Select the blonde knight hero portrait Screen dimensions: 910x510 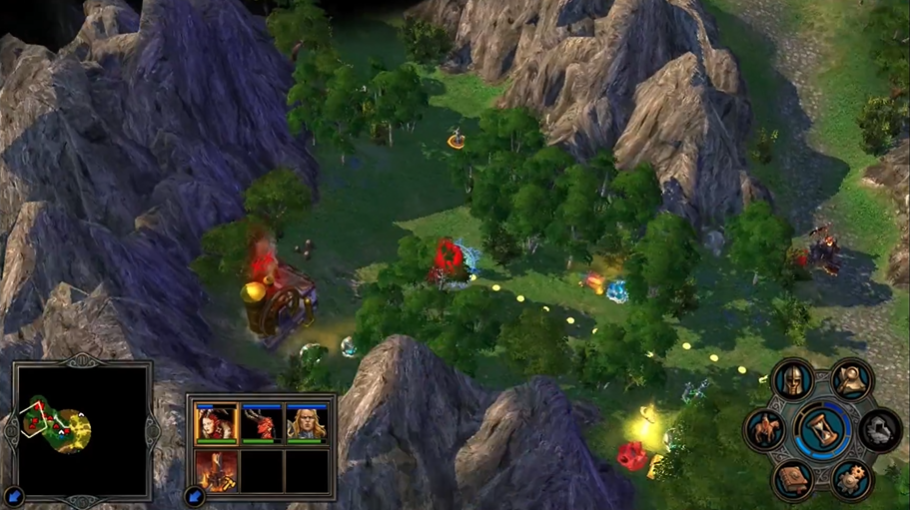pyautogui.click(x=306, y=423)
